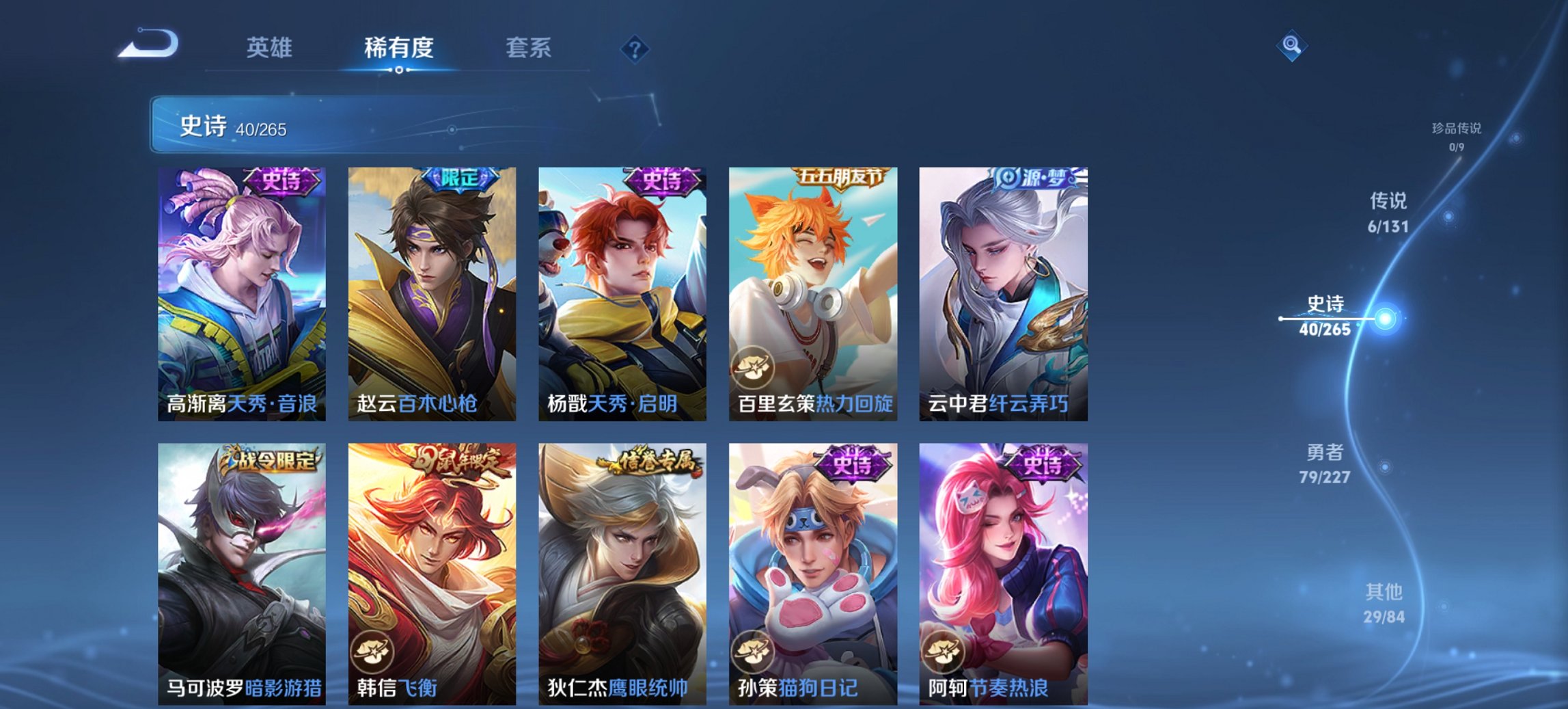The width and height of the screenshot is (1568, 709).
Task: Click the back arrow icon top left
Action: (149, 44)
